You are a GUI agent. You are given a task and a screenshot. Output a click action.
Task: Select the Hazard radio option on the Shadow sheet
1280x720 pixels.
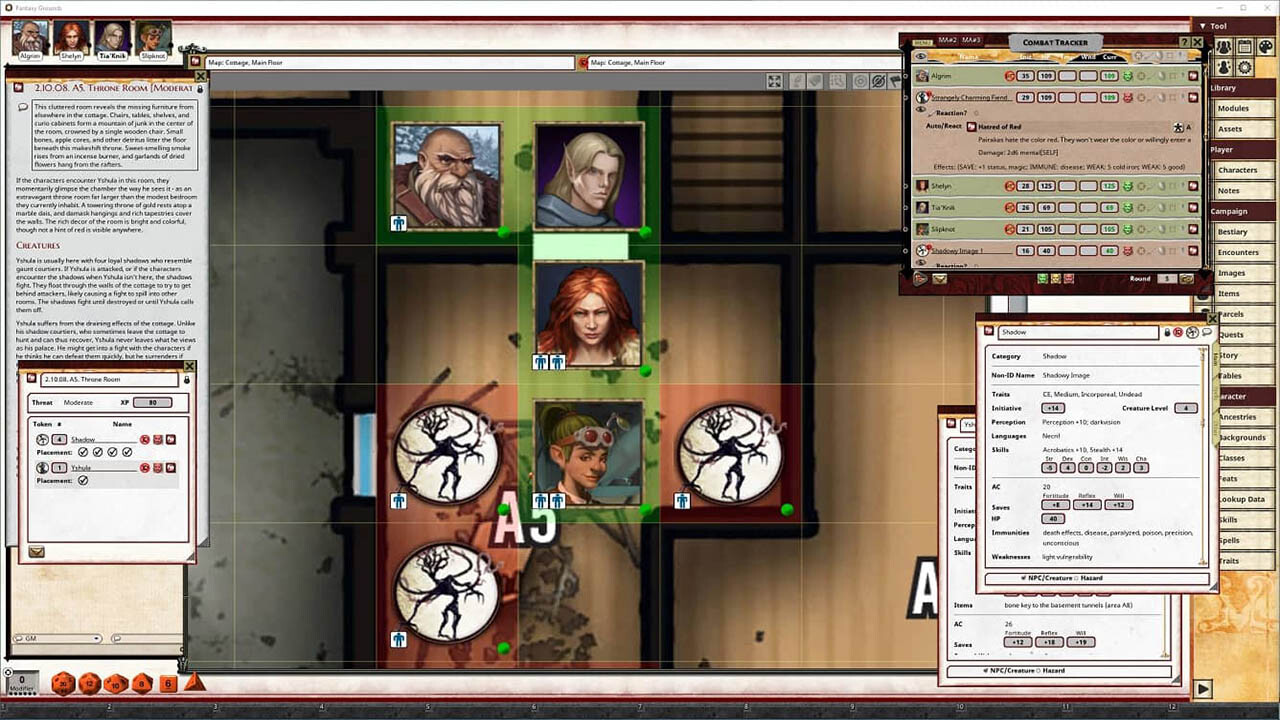1076,578
